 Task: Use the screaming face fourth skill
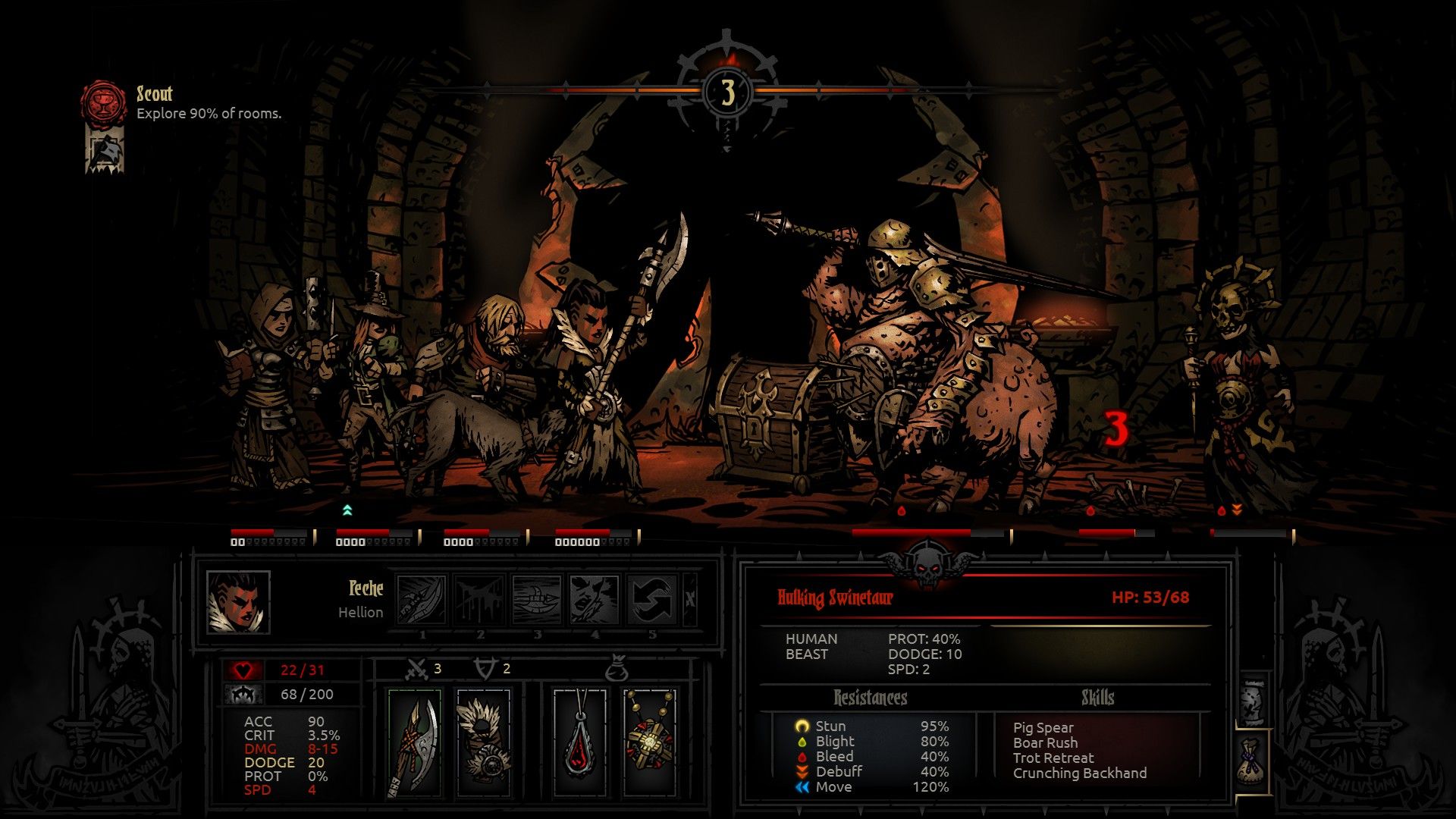point(595,600)
